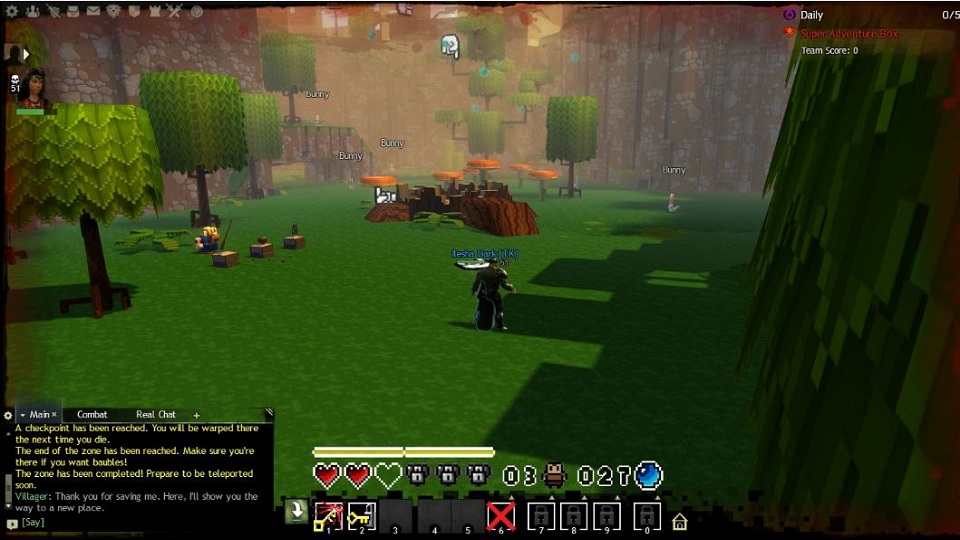960x540 pixels.
Task: Click the small house icon beside hotbar
Action: pyautogui.click(x=679, y=521)
